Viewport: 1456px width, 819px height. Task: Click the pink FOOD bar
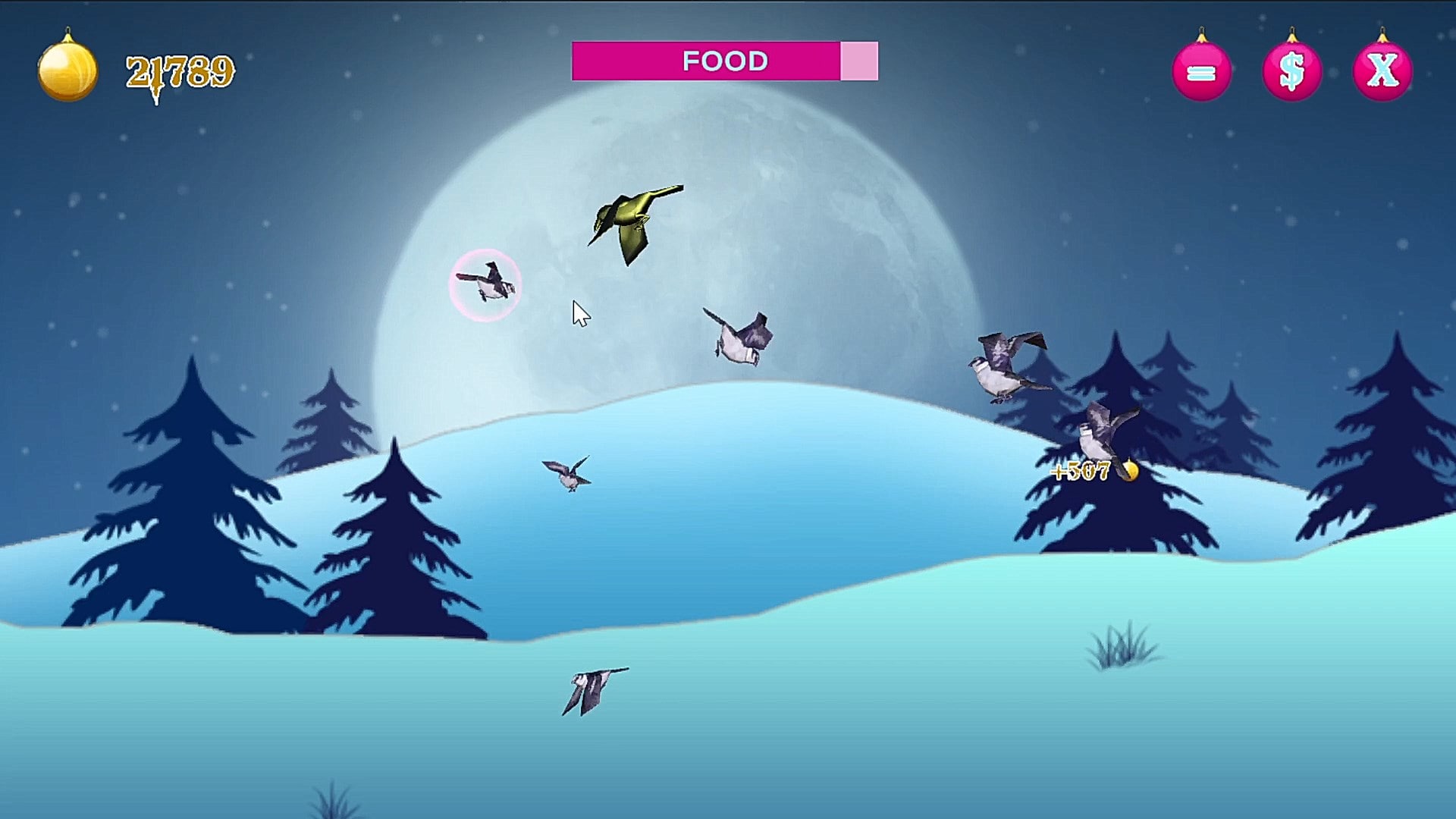coord(724,61)
